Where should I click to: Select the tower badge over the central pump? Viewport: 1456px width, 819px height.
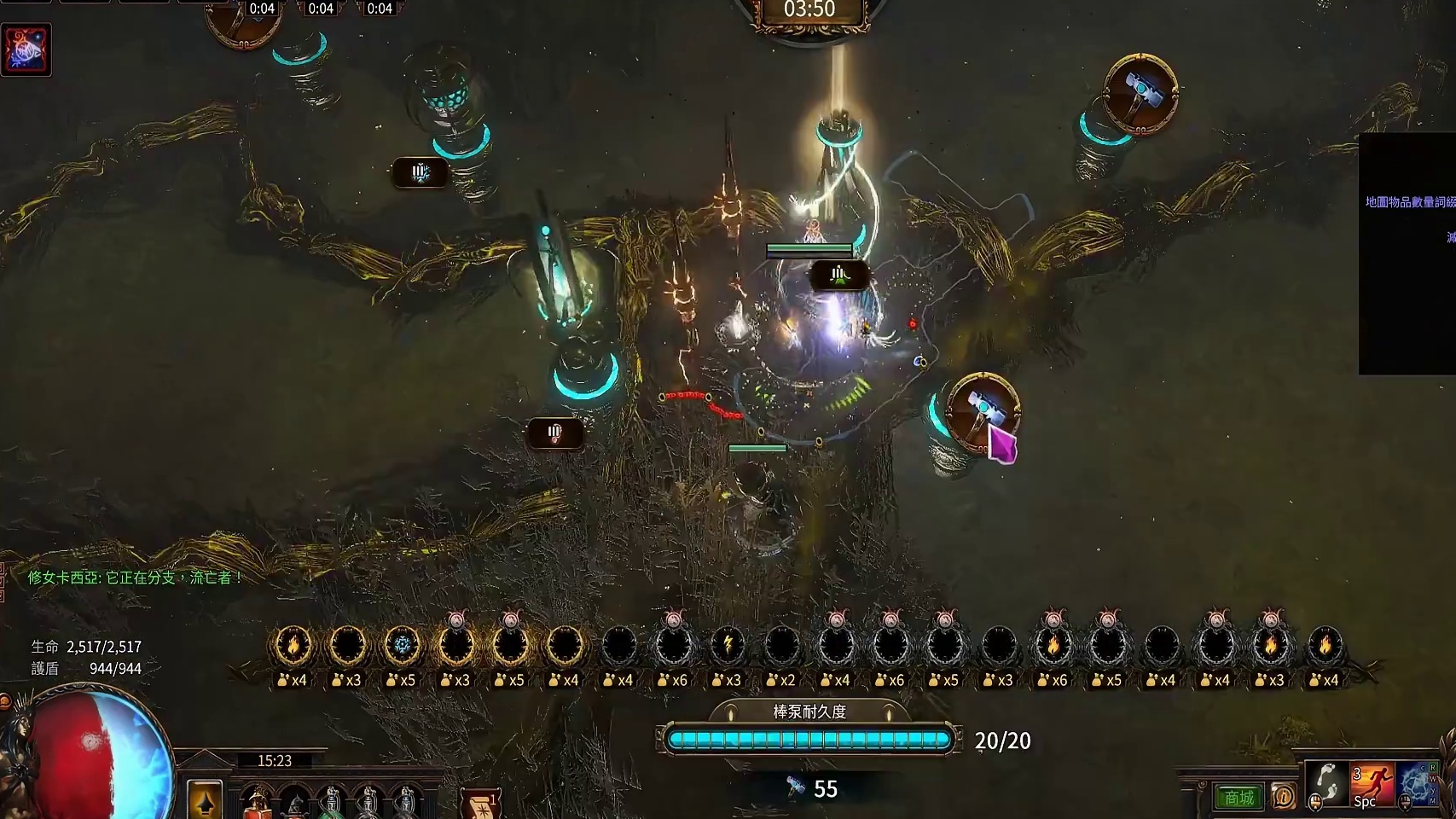tap(839, 275)
